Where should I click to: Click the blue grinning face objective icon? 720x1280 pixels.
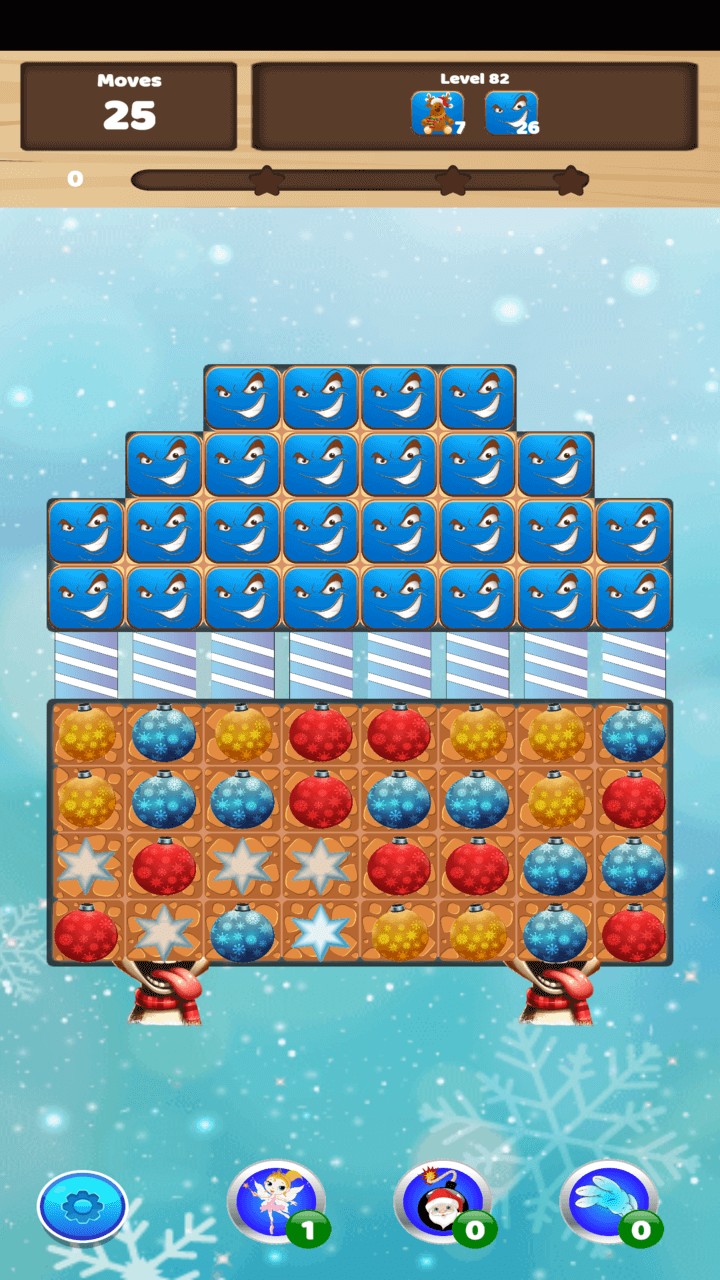[x=510, y=113]
